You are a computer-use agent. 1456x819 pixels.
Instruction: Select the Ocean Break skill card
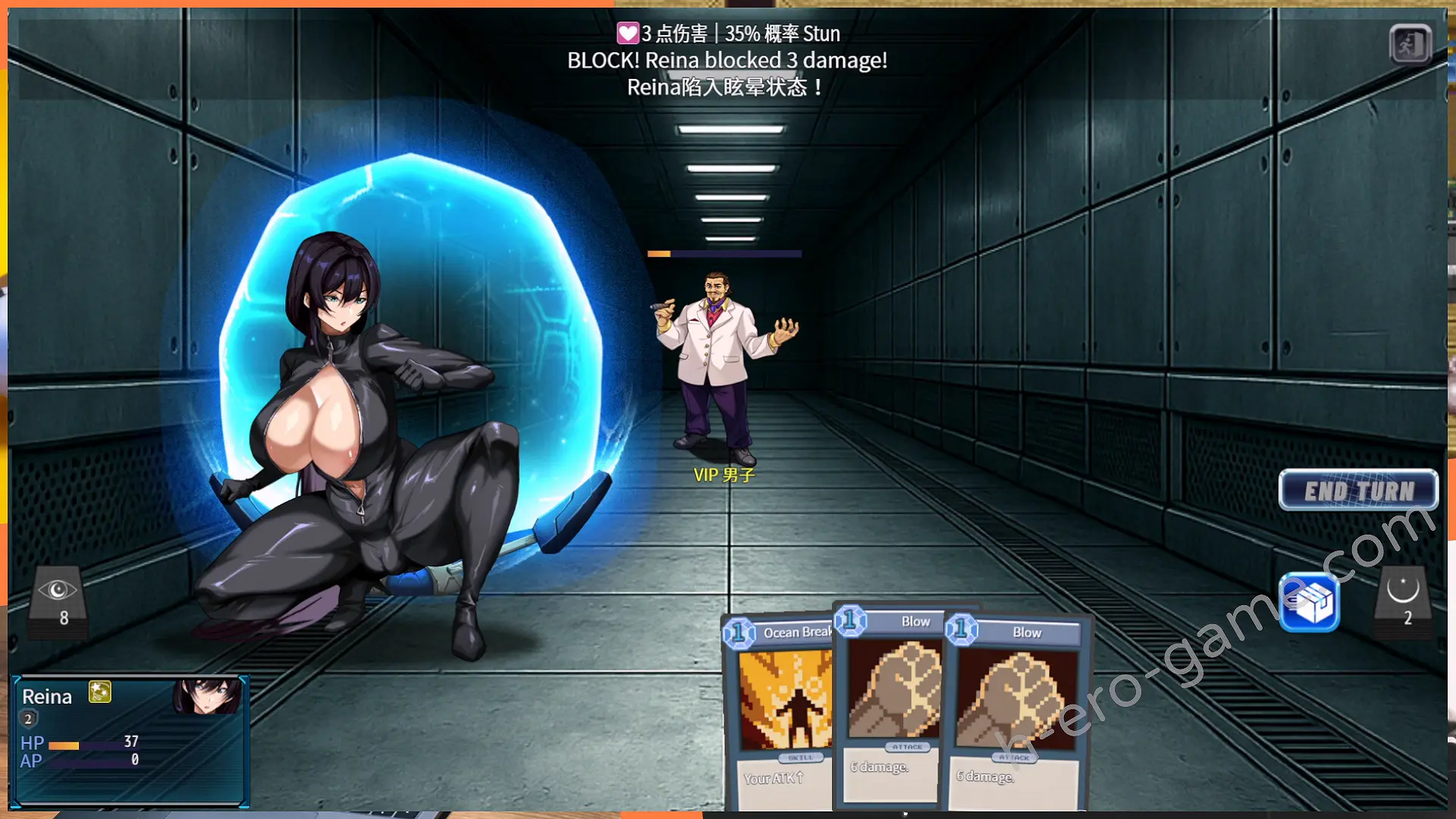pyautogui.click(x=777, y=705)
